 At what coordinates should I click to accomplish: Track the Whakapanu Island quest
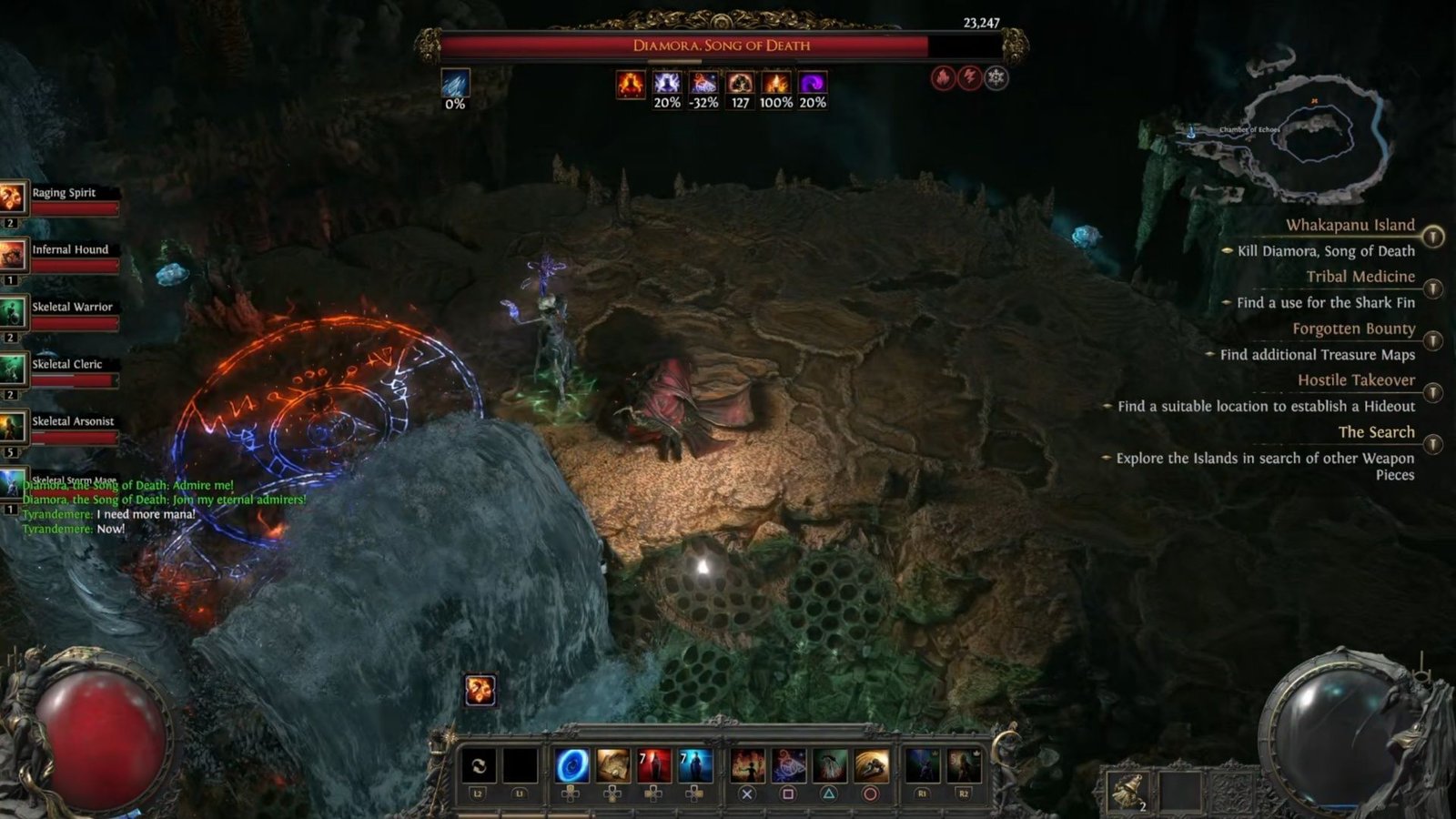1433,237
